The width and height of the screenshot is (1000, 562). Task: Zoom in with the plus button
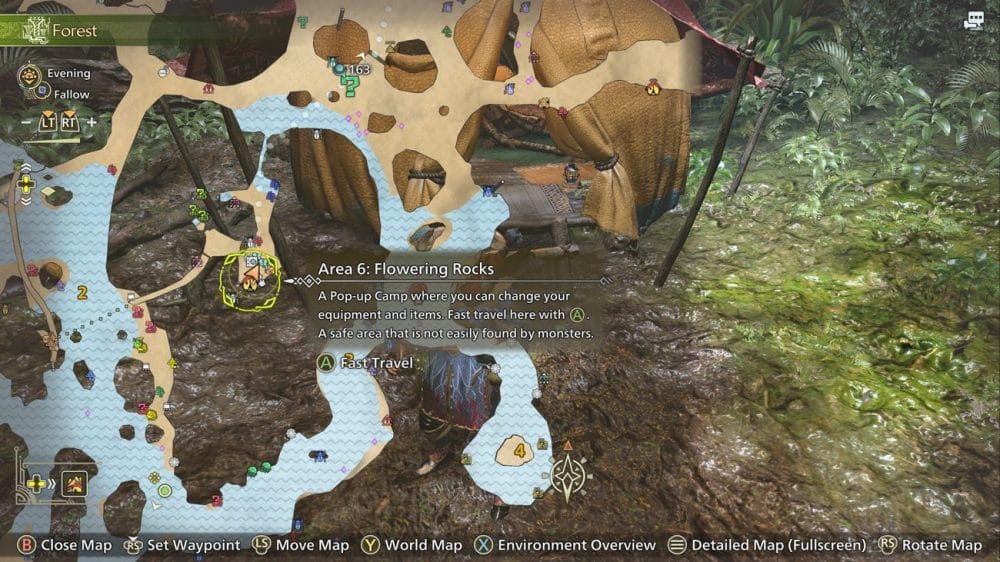(x=92, y=122)
